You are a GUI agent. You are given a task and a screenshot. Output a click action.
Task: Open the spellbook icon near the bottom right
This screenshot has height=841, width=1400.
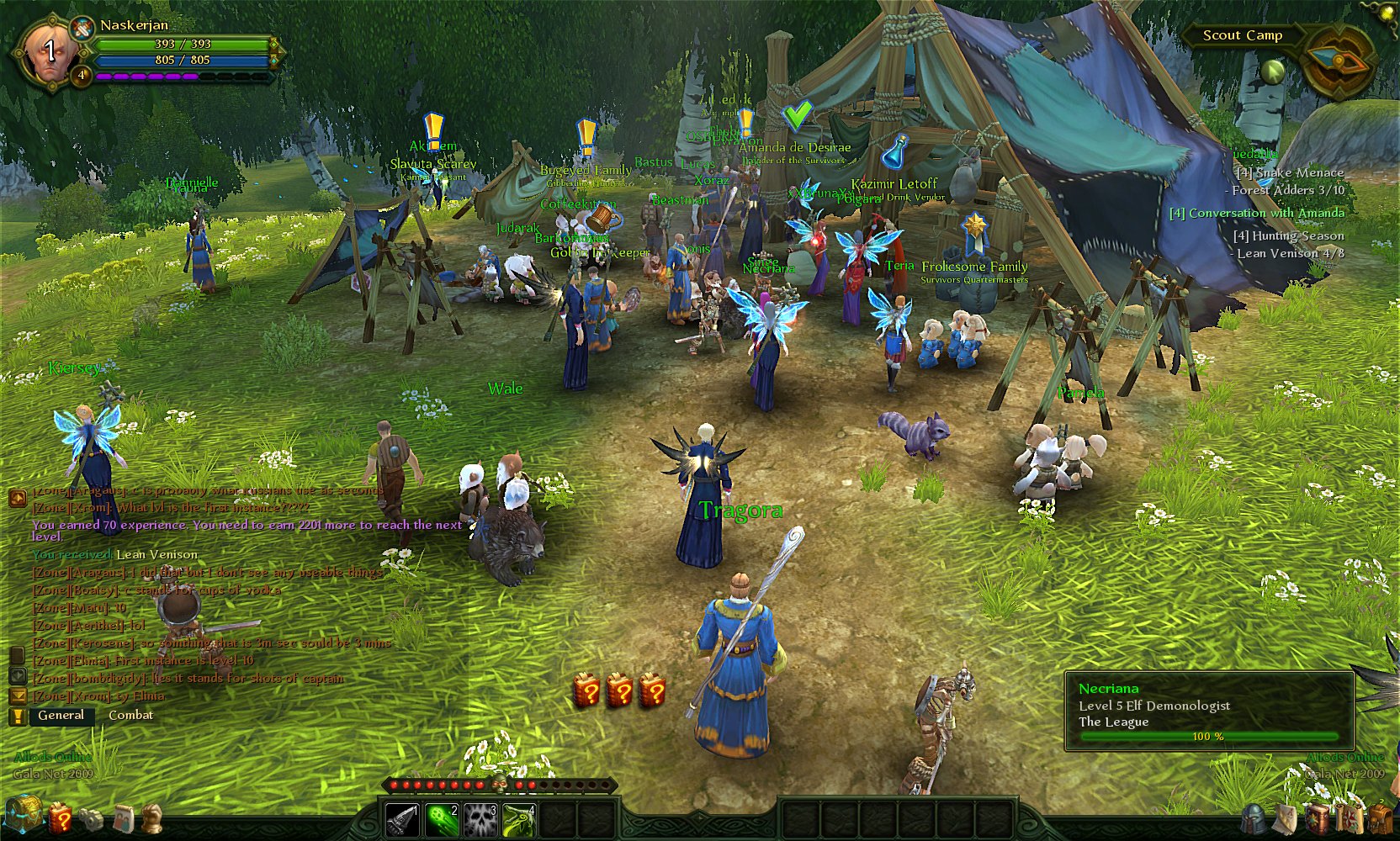tap(1318, 820)
